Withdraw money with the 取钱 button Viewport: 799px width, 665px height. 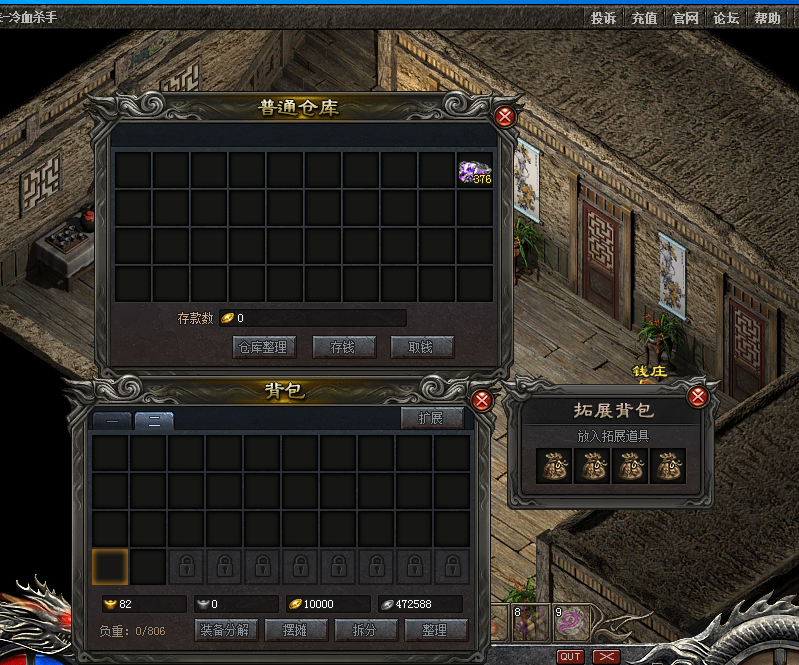(421, 347)
